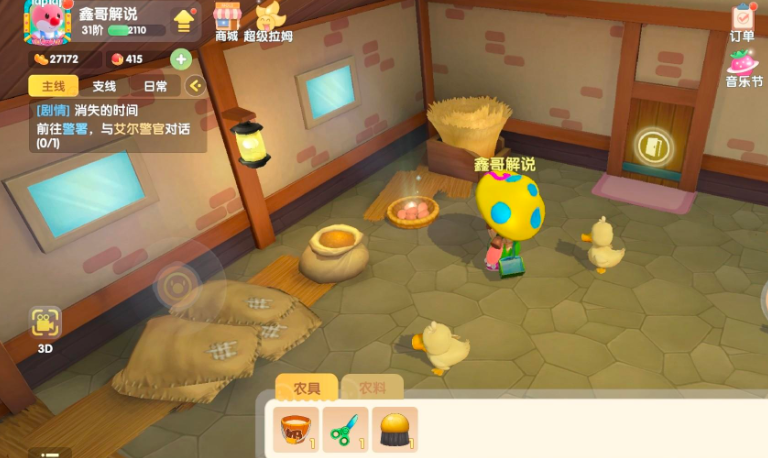Screen dimensions: 768x458
Task: Open the 商城 shop
Action: click(x=228, y=20)
